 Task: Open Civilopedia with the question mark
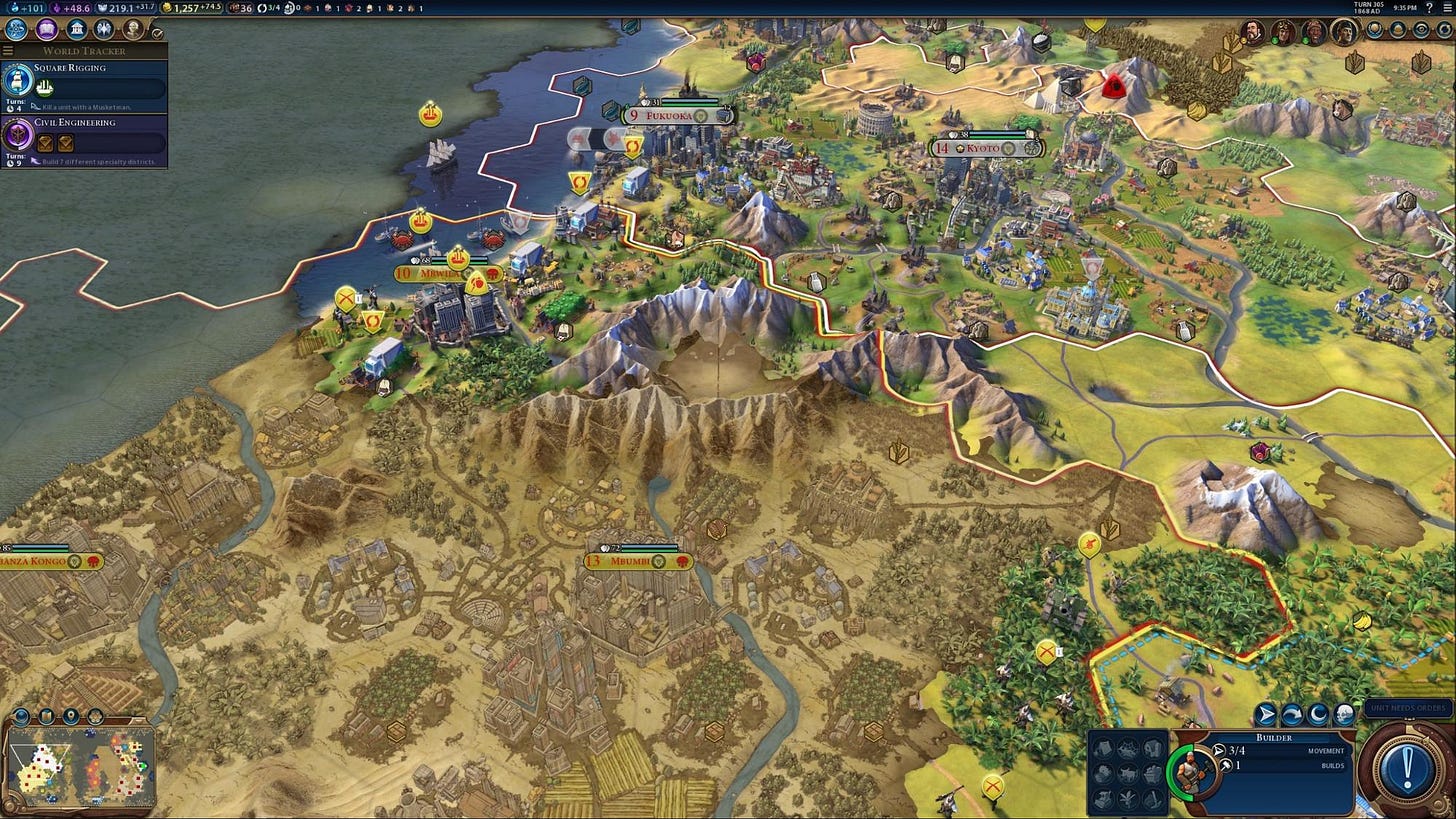click(x=1429, y=8)
